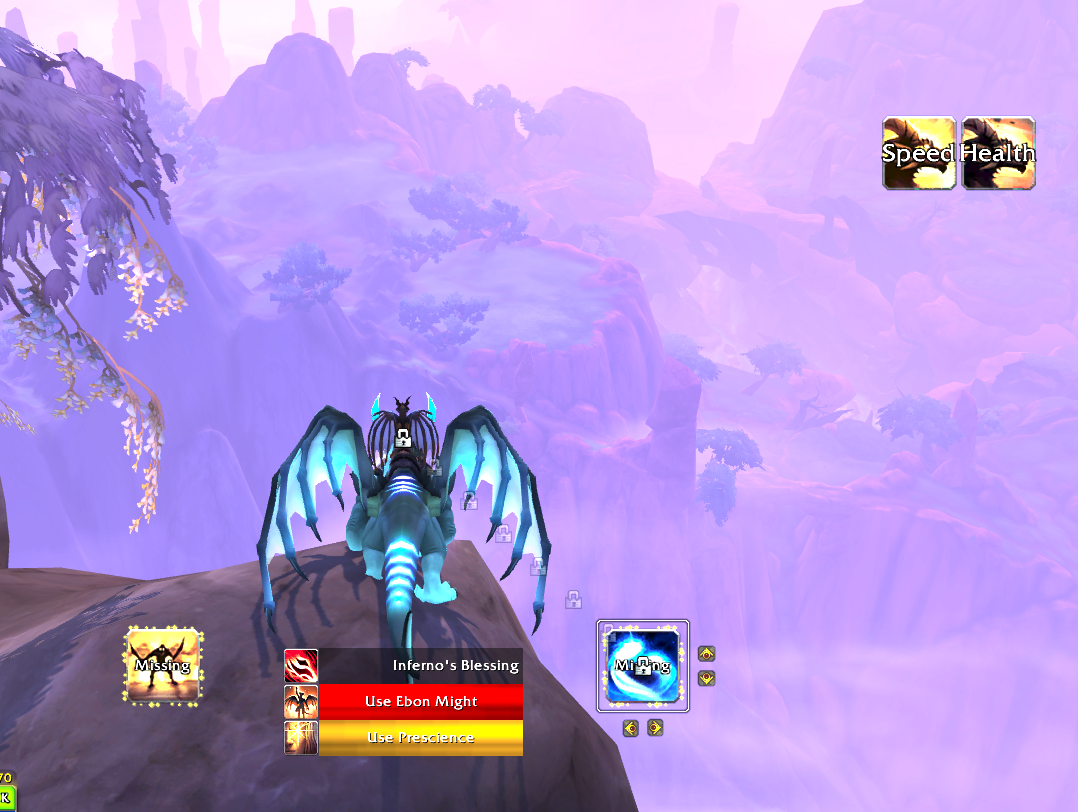
Task: Click the up arrow beside blue swirl
Action: pyautogui.click(x=706, y=654)
